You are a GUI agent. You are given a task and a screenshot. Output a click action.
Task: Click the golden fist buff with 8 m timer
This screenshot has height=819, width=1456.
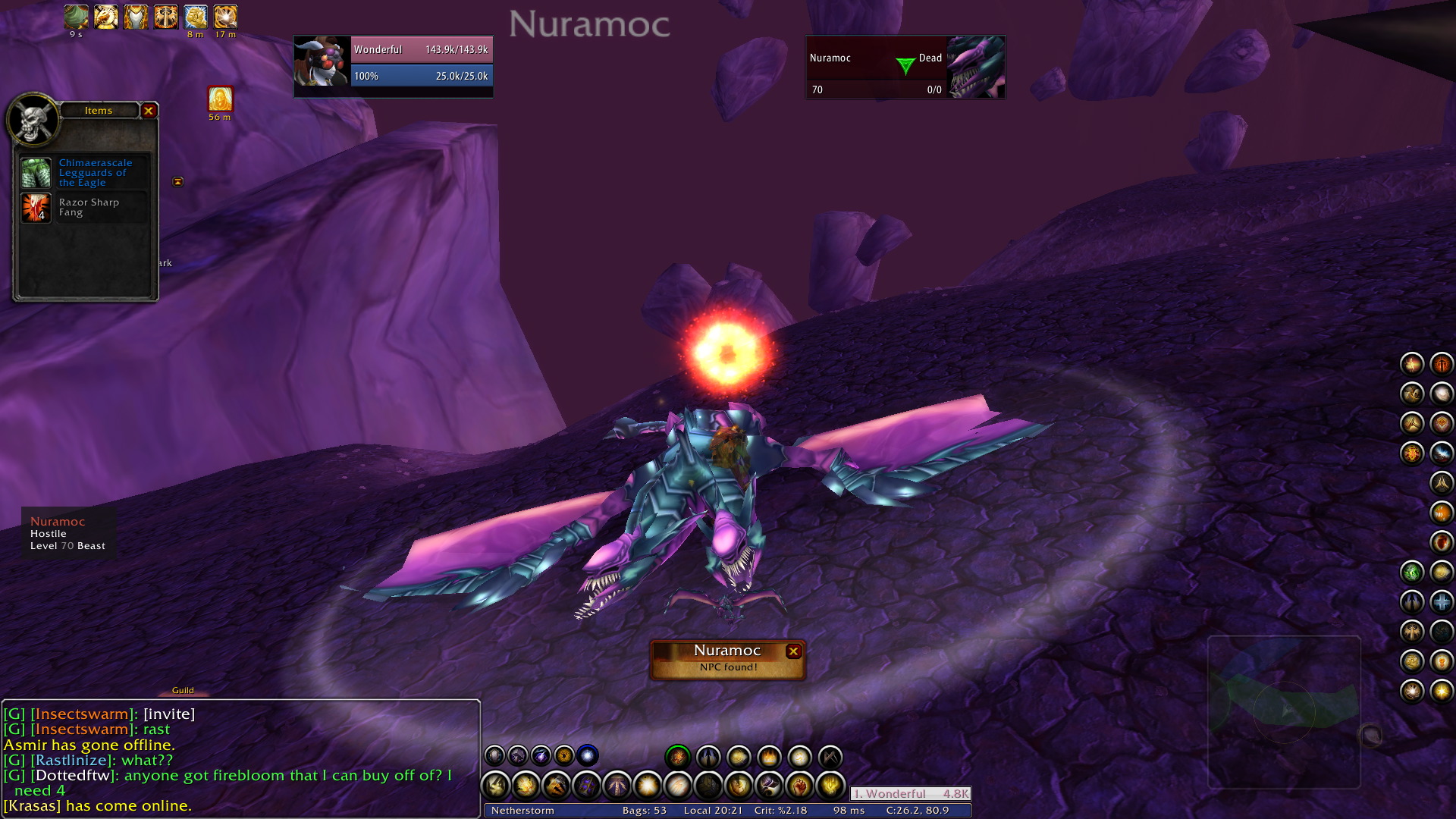click(x=195, y=17)
